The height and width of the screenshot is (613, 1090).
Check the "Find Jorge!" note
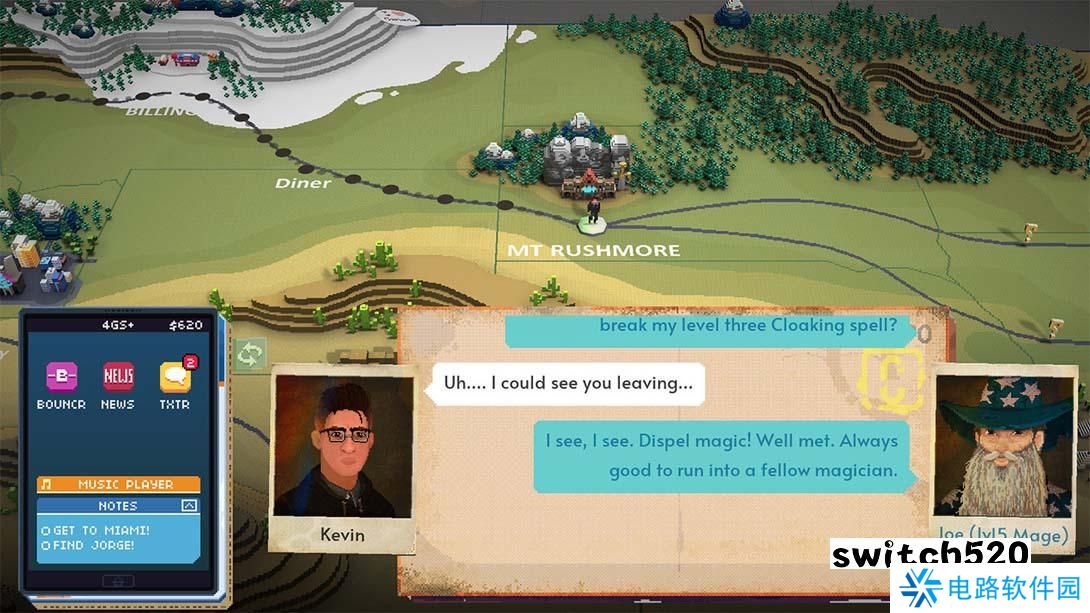pyautogui.click(x=46, y=545)
